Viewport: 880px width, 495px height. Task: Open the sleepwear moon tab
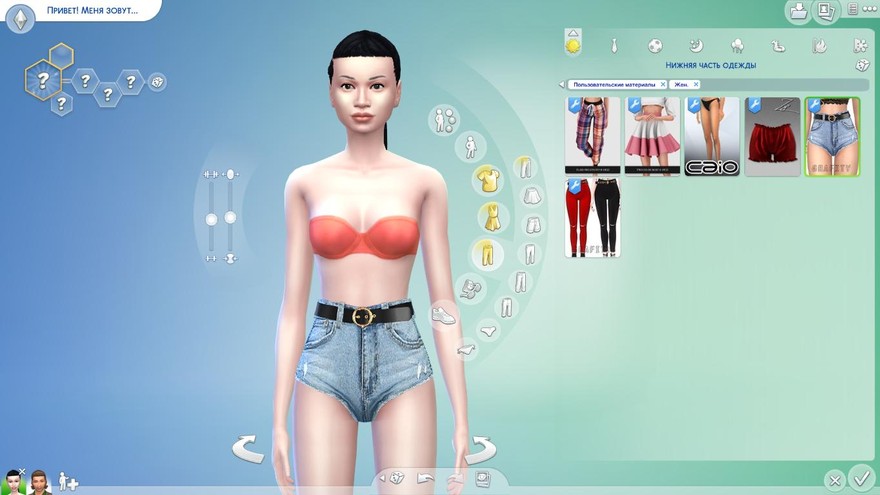(696, 45)
